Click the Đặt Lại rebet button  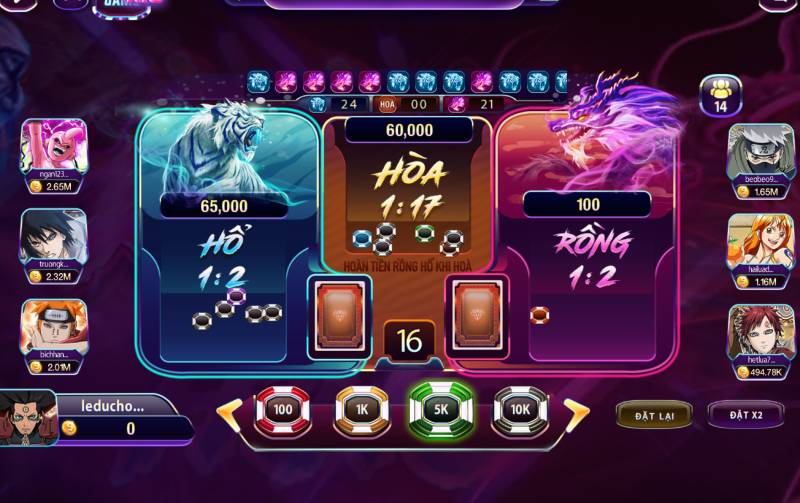[652, 414]
